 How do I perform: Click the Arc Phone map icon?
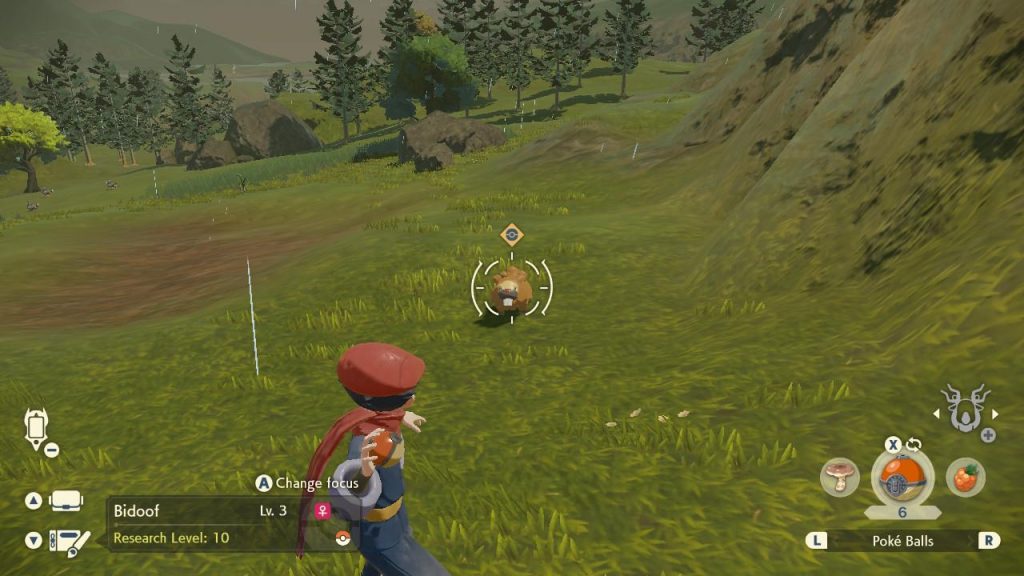[35, 428]
